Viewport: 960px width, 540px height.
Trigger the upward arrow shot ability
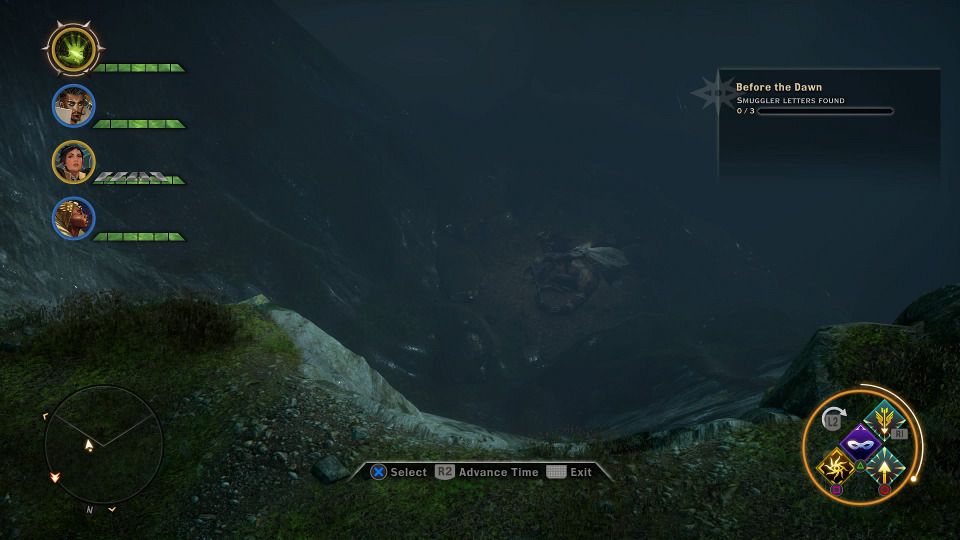point(885,465)
